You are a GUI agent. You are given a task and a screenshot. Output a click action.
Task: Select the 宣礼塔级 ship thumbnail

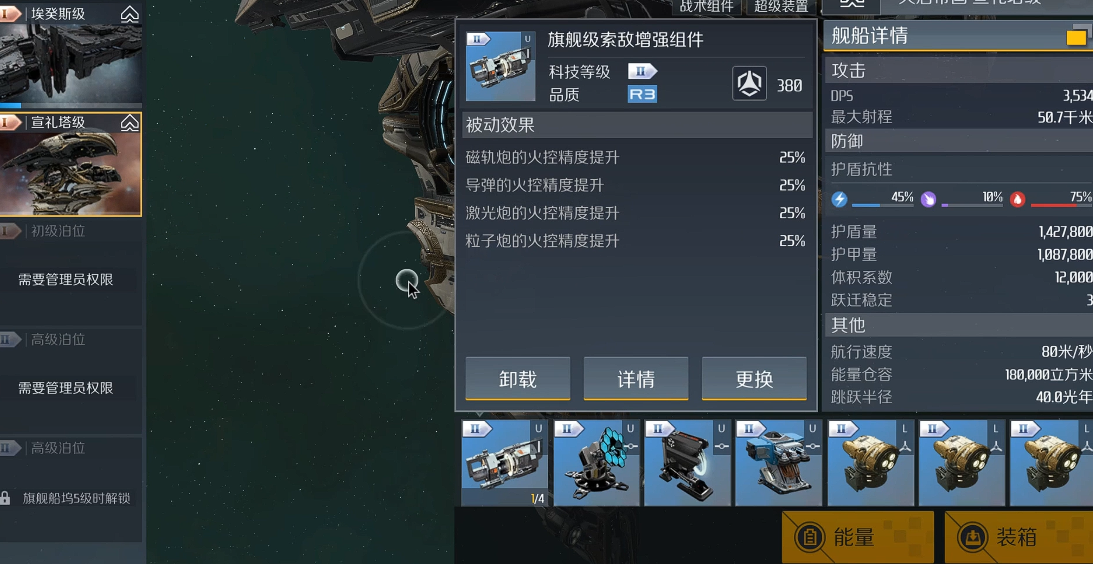tap(71, 165)
